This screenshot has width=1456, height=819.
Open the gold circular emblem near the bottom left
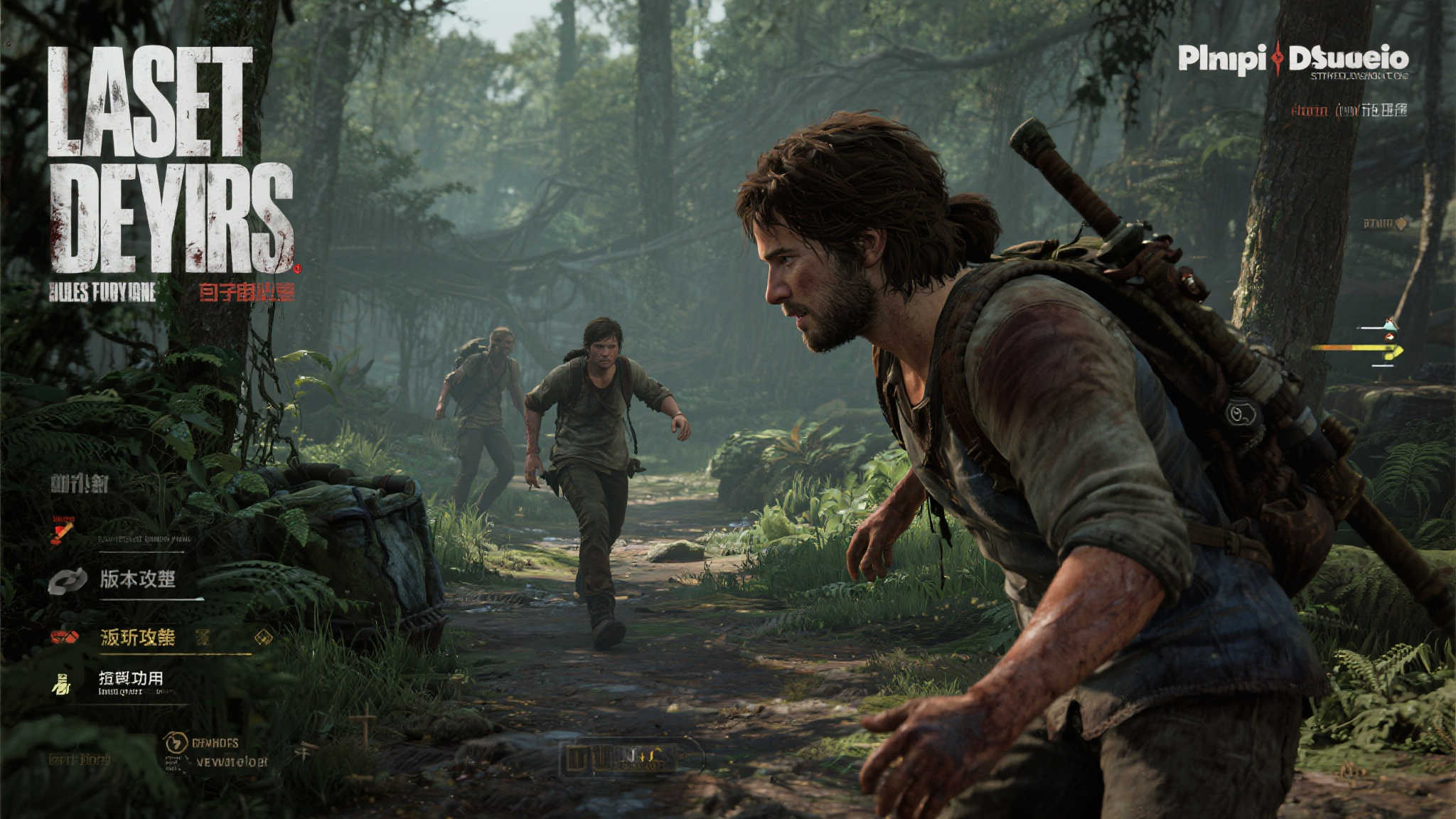point(174,744)
